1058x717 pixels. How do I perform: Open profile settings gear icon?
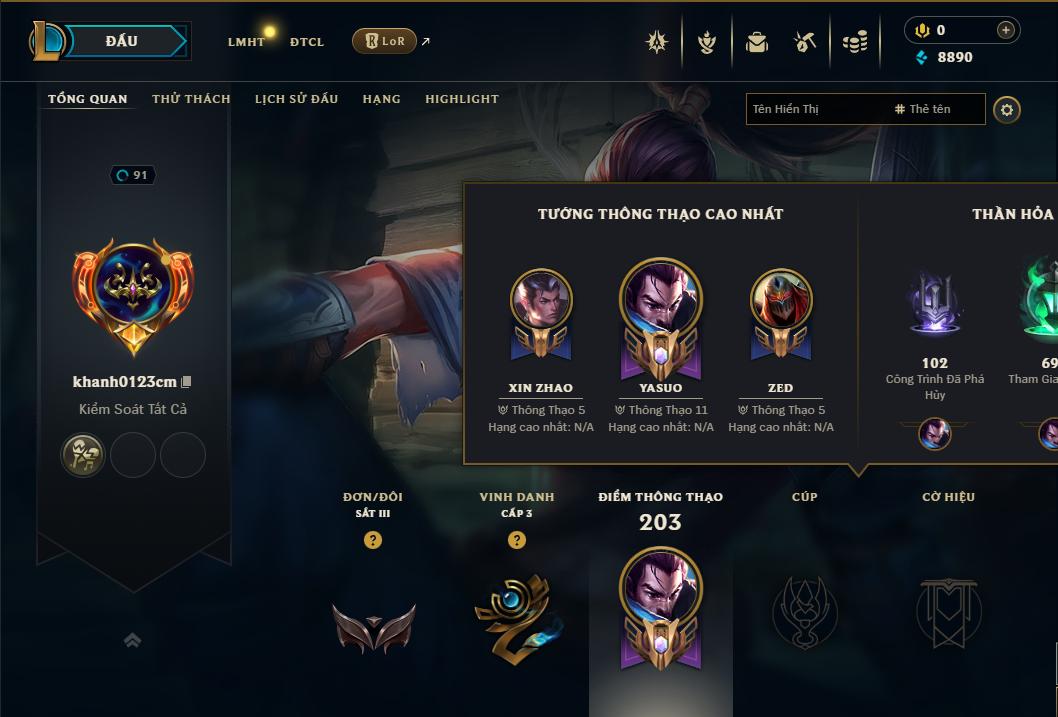1007,109
